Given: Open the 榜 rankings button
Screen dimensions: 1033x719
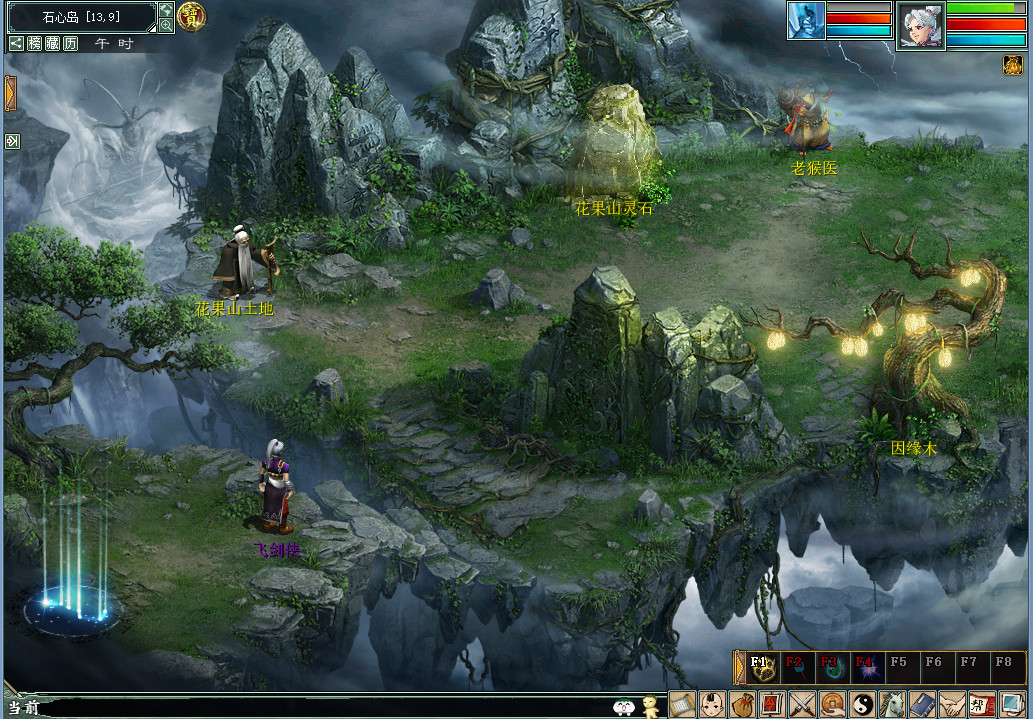Looking at the screenshot, I should (x=35, y=43).
